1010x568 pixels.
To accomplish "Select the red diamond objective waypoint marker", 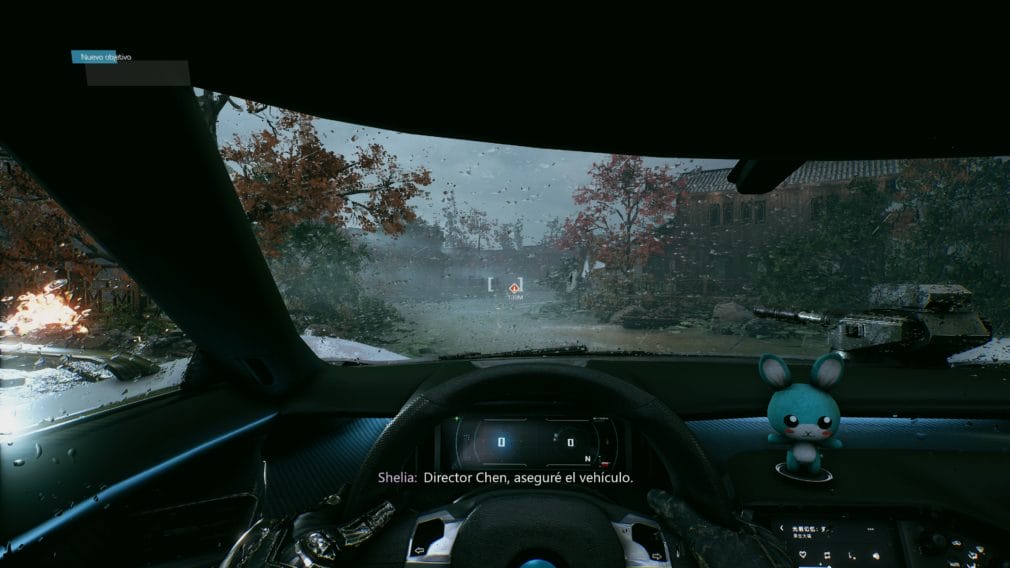I will coord(514,288).
